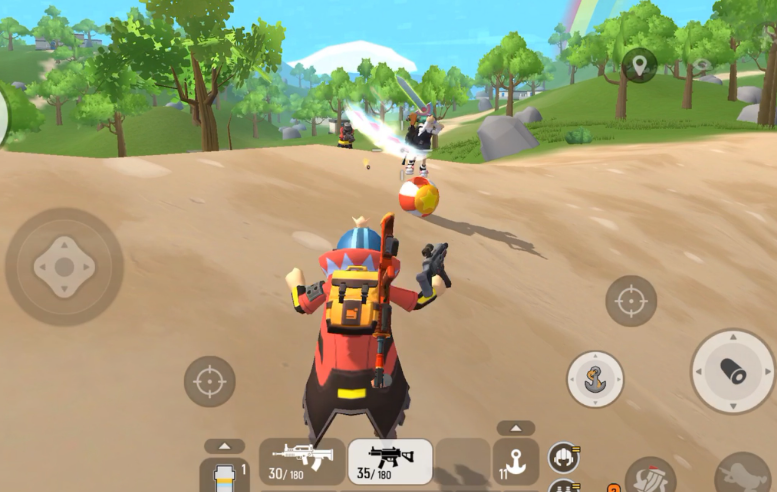The width and height of the screenshot is (777, 492).
Task: Tap the helmet quick-chat icon
Action: click(x=563, y=459)
